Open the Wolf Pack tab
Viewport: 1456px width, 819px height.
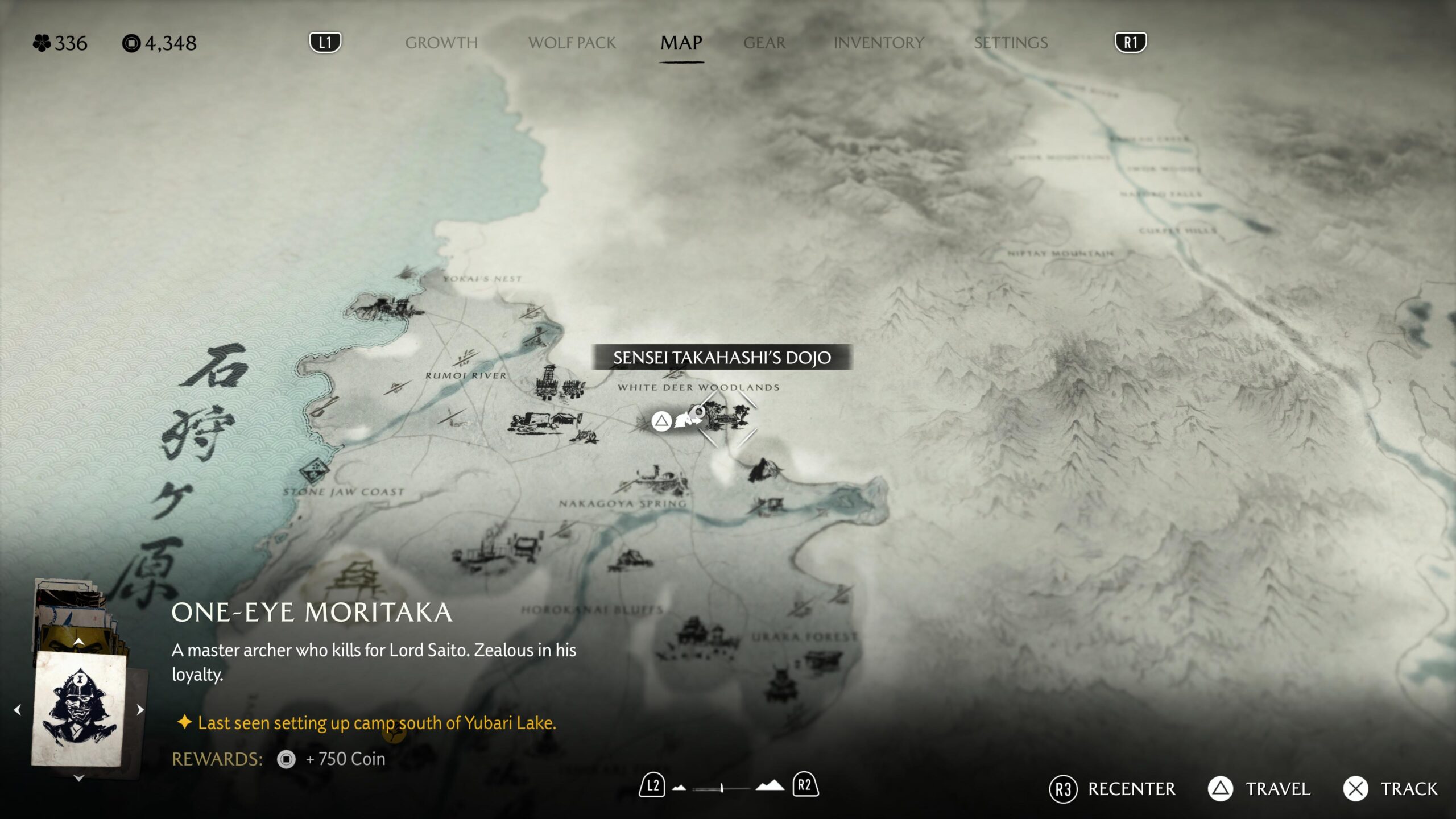point(572,43)
